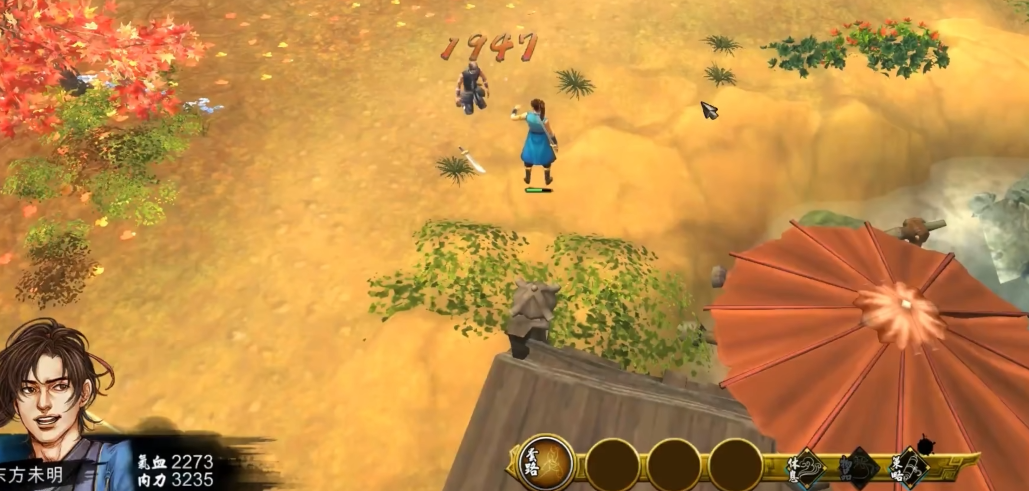Image resolution: width=1029 pixels, height=491 pixels.
Task: Activate the 套路 martial arts skill slot
Action: [547, 462]
